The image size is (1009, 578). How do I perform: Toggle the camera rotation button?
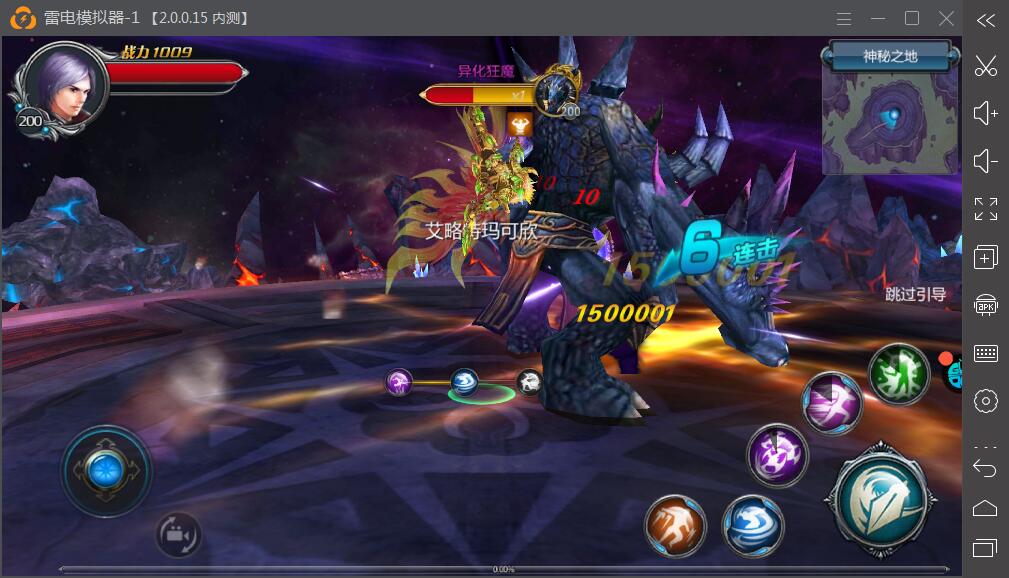tap(178, 534)
